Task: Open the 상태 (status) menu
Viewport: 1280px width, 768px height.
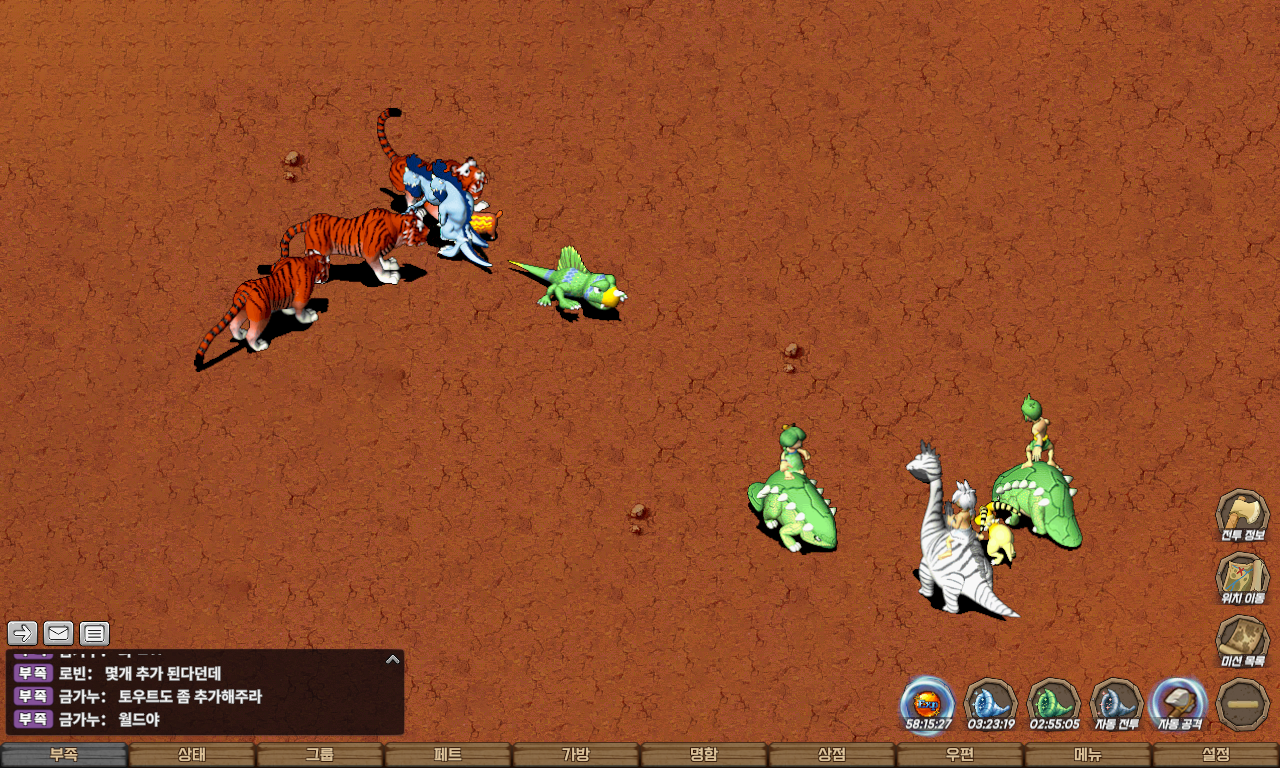Action: 192,755
